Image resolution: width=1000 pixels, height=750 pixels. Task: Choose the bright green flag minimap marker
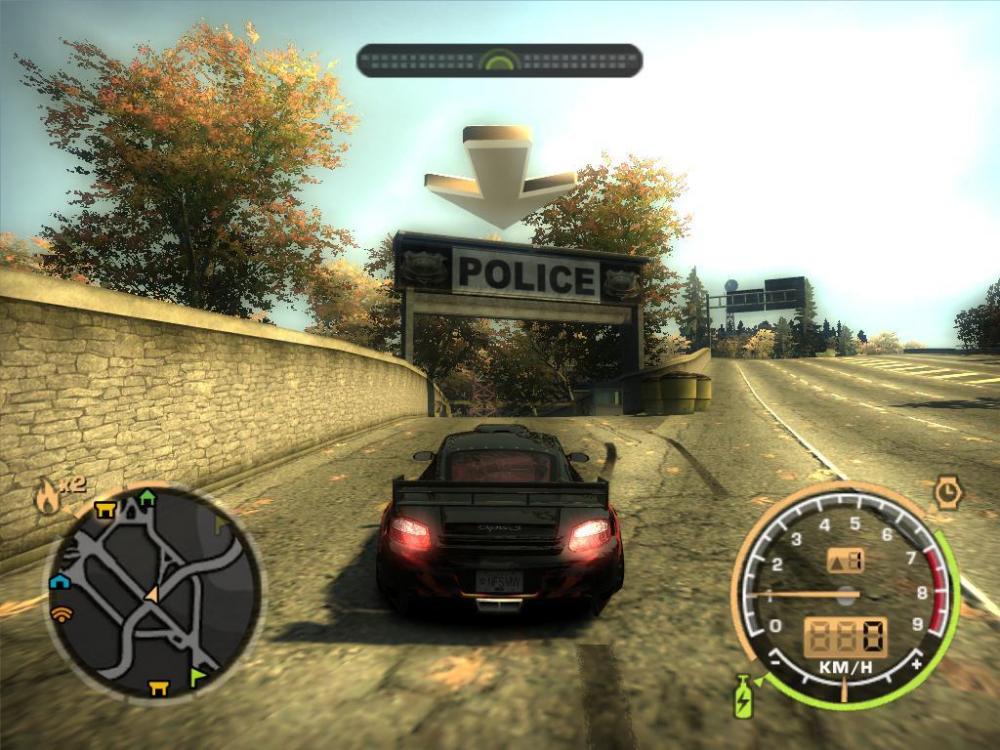point(198,679)
